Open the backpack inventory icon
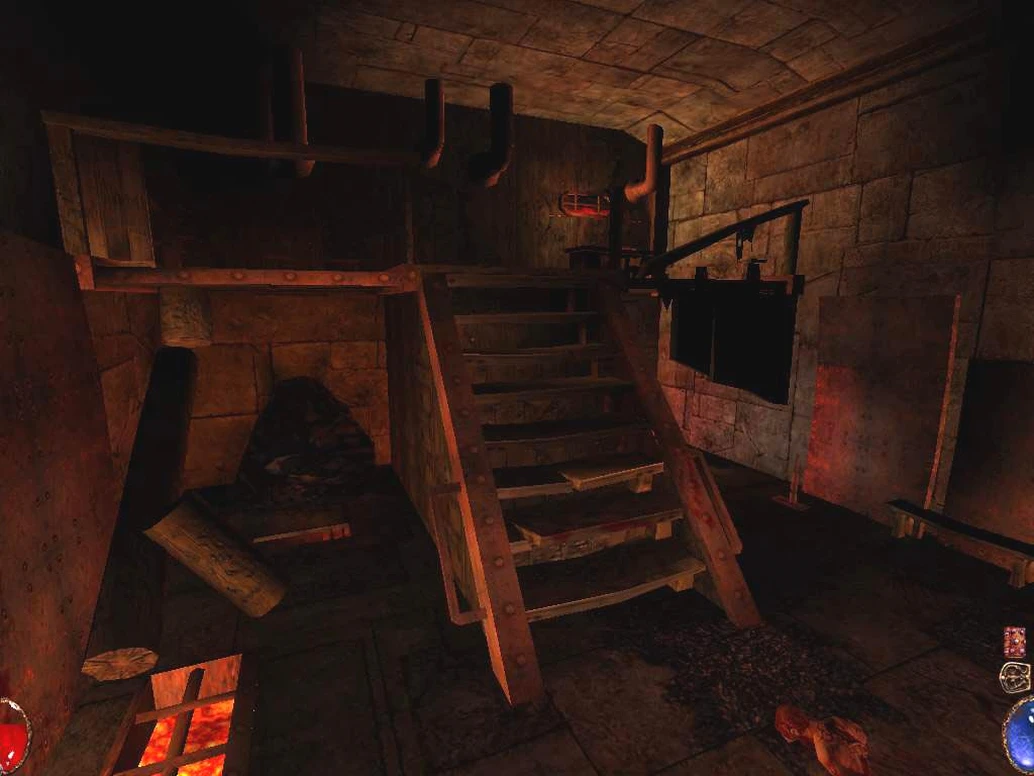This screenshot has height=776, width=1034. pyautogui.click(x=1014, y=676)
